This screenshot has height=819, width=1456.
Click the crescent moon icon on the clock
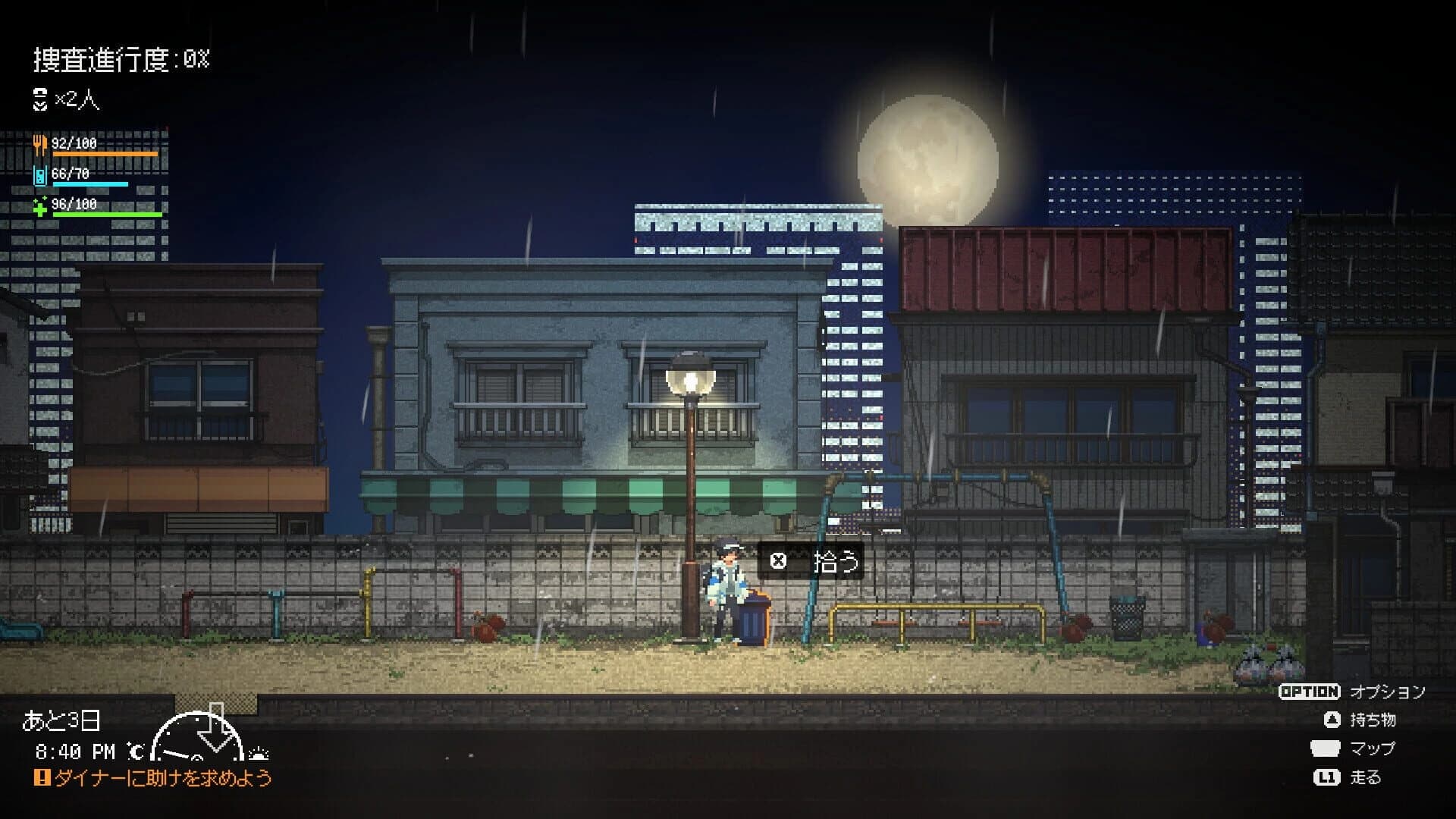(136, 752)
